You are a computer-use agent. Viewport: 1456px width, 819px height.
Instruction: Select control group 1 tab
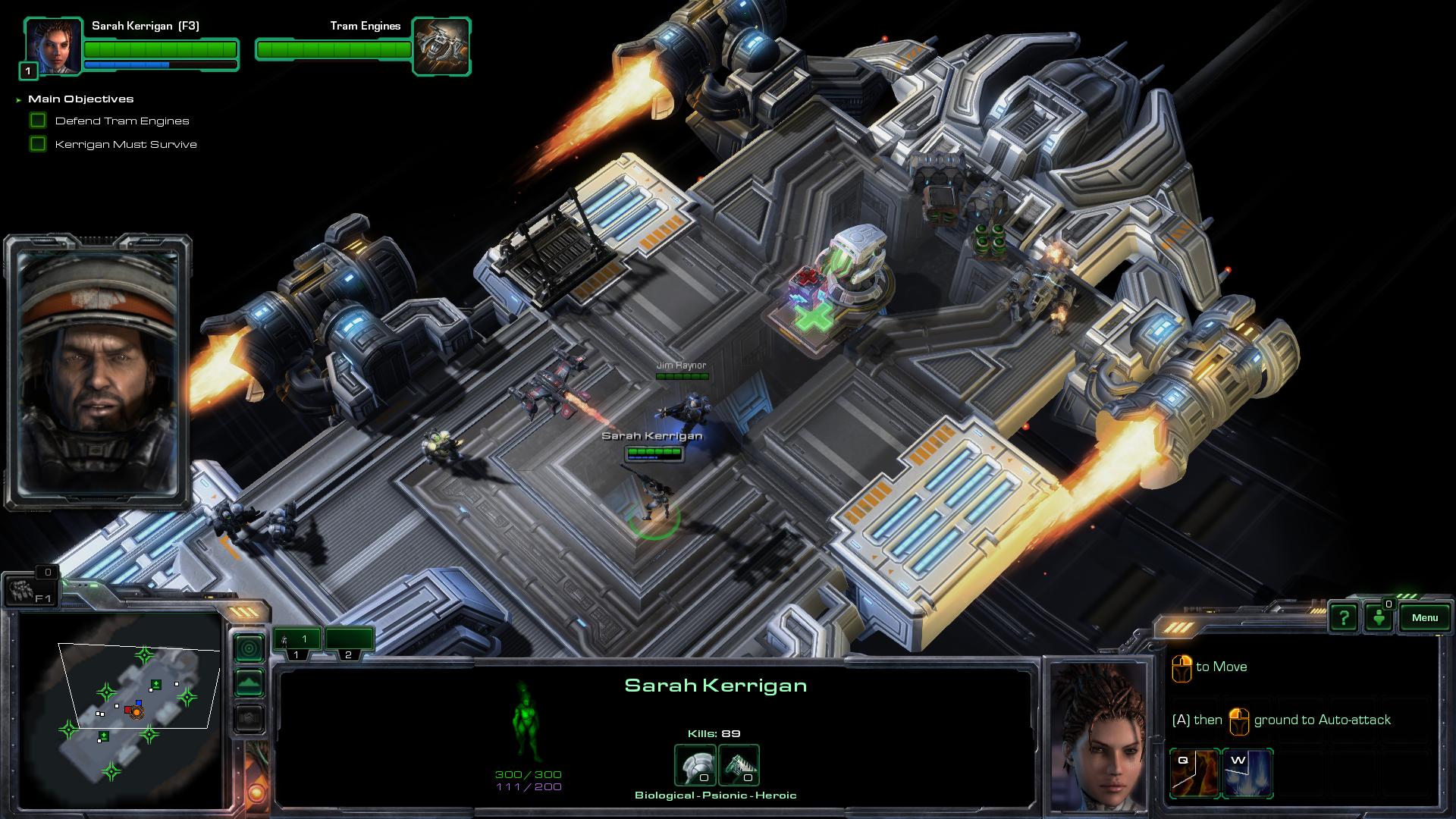click(297, 642)
